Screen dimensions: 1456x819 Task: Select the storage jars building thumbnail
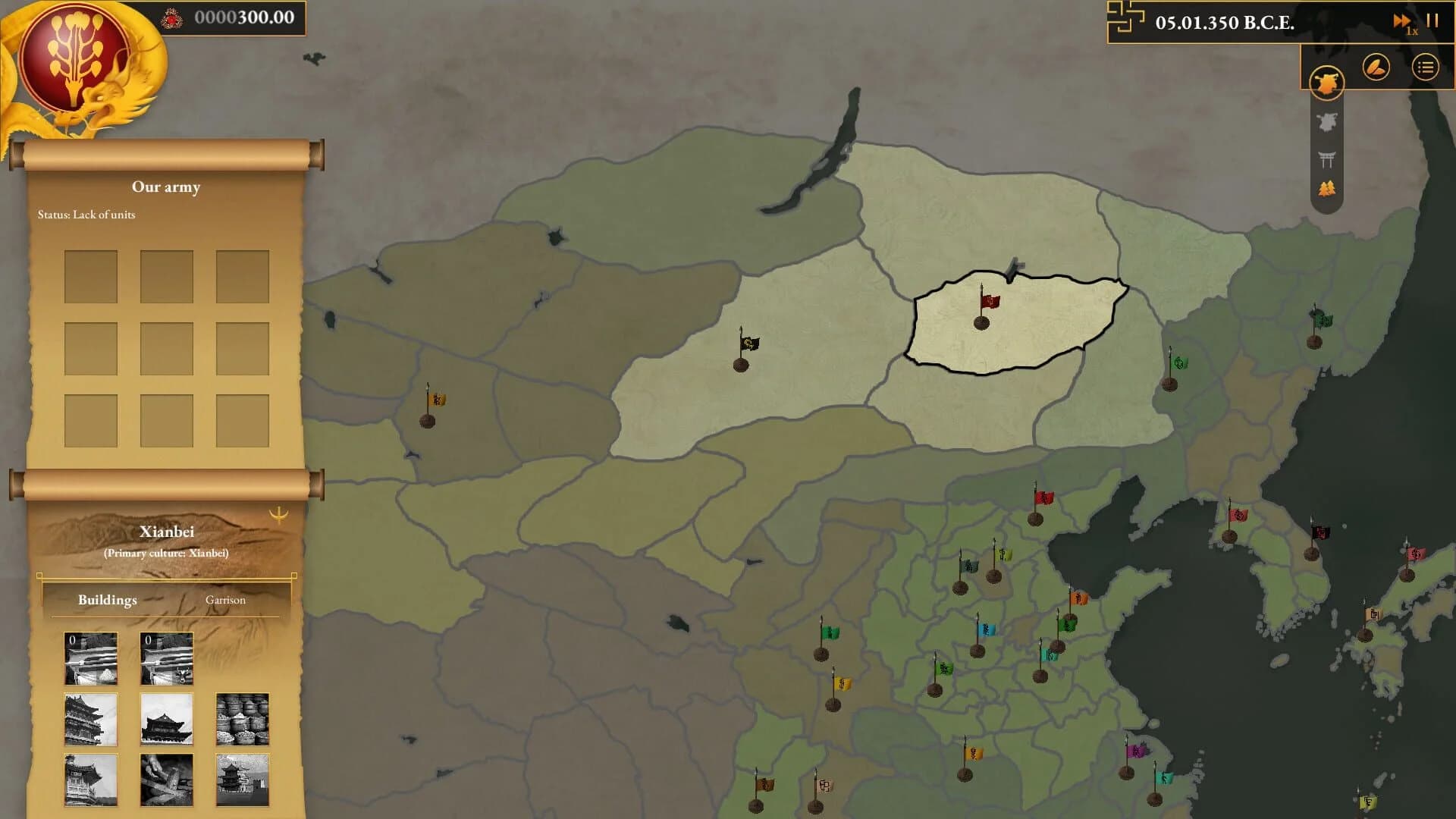point(242,719)
